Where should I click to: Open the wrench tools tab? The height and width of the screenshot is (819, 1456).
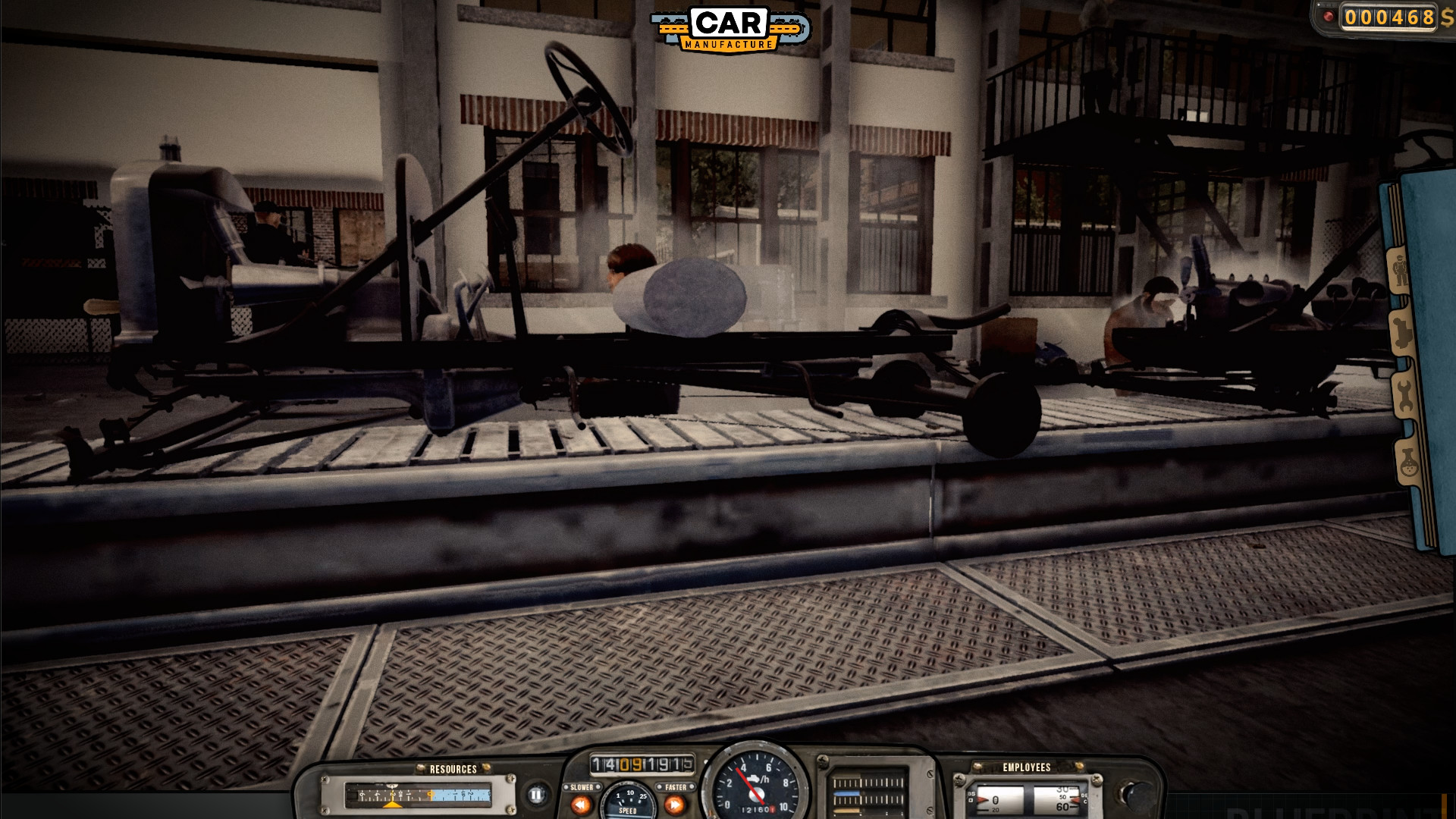(1404, 393)
